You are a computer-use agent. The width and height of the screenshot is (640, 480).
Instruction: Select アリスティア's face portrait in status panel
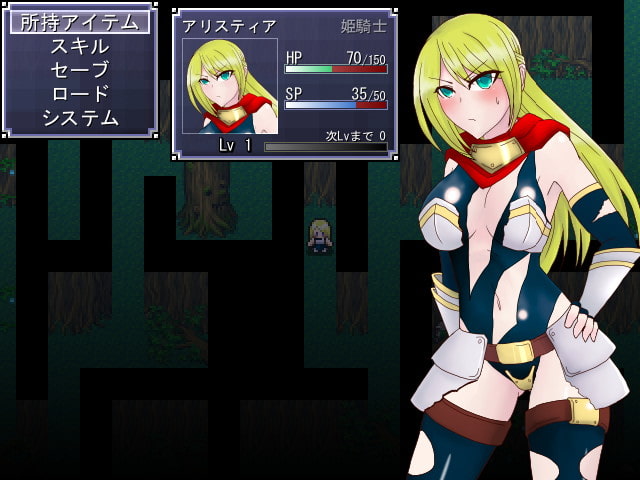point(230,86)
